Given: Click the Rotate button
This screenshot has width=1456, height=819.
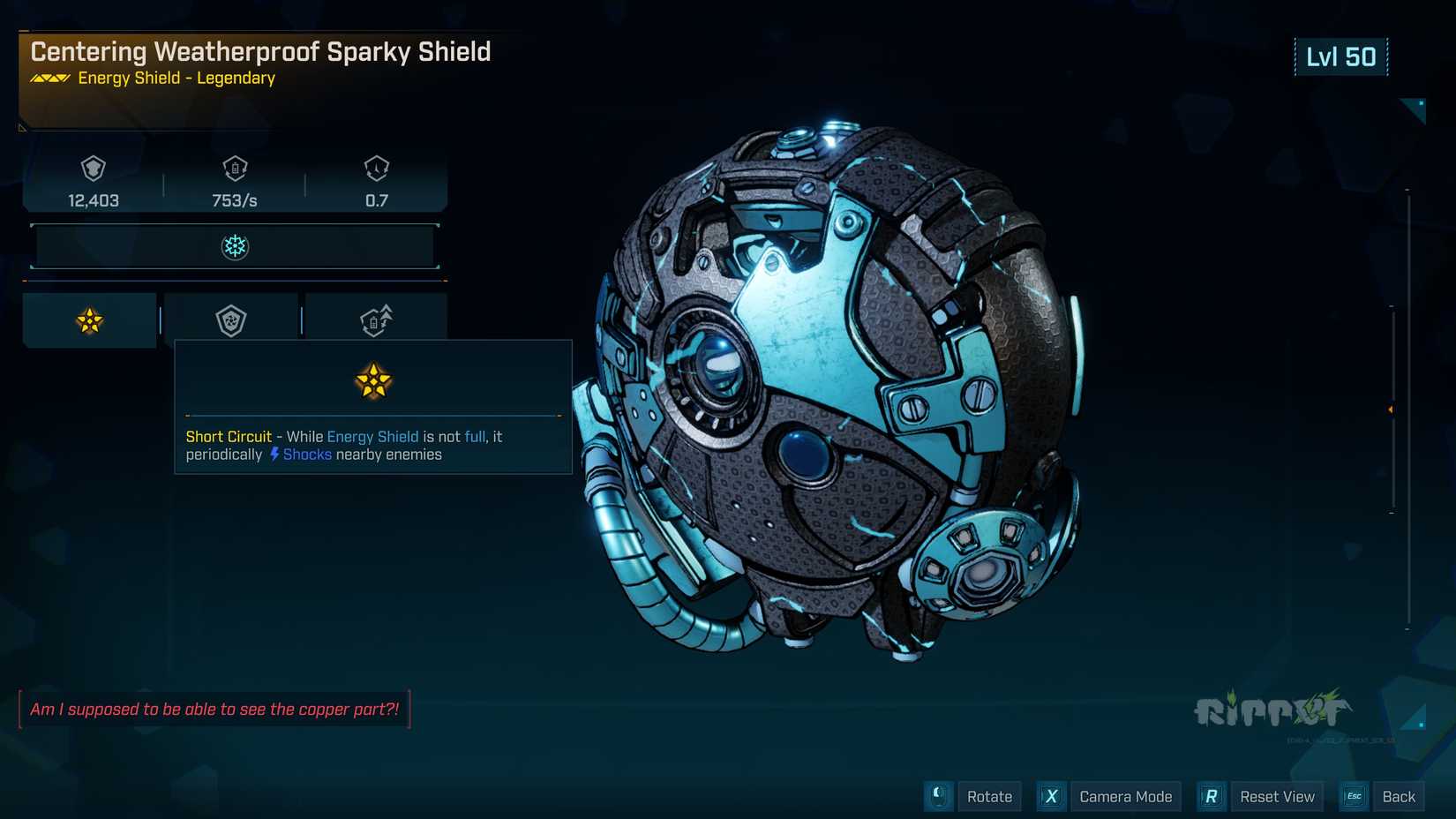Looking at the screenshot, I should 989,796.
